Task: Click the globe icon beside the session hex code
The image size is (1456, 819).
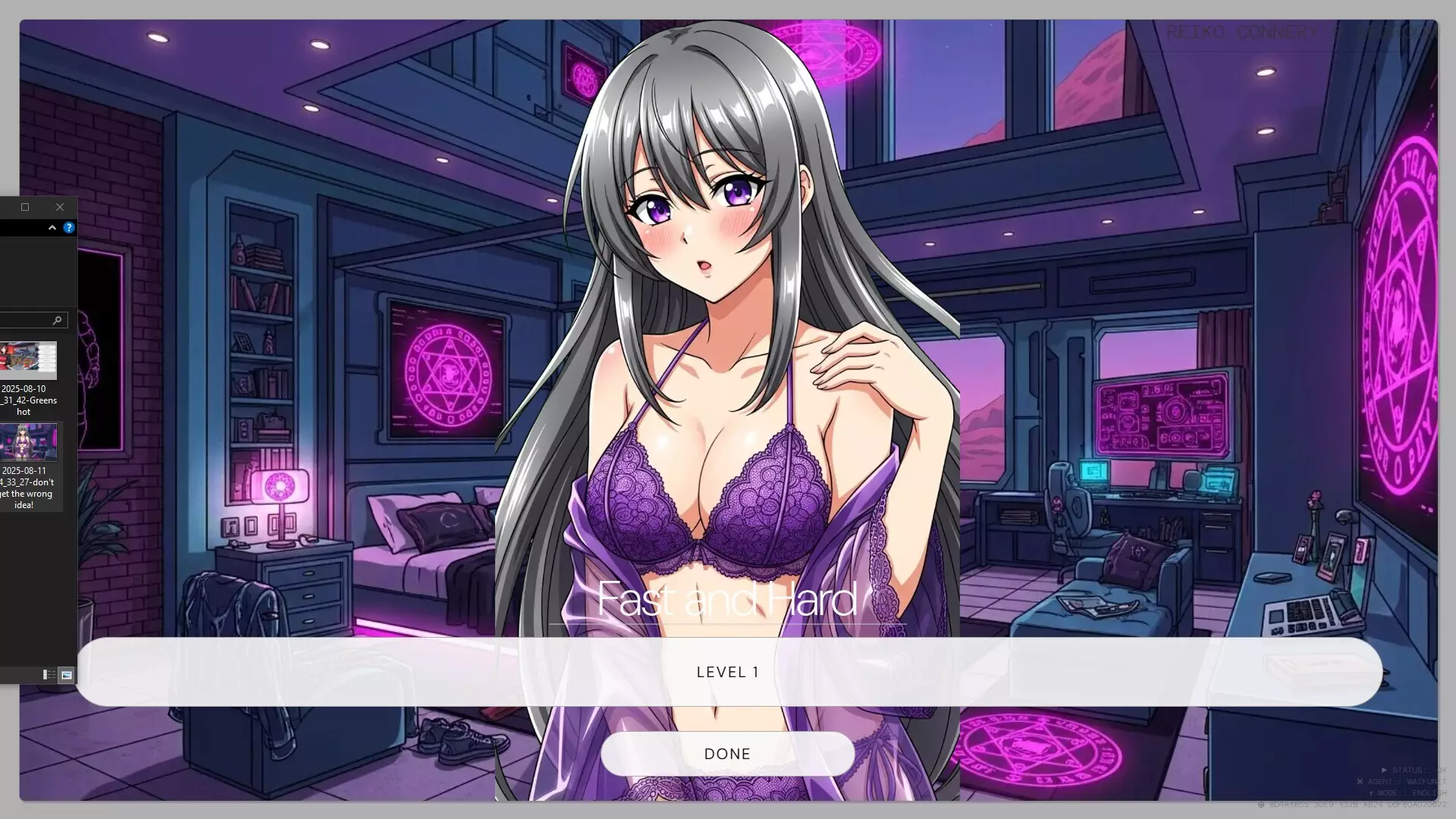Action: [1263, 806]
